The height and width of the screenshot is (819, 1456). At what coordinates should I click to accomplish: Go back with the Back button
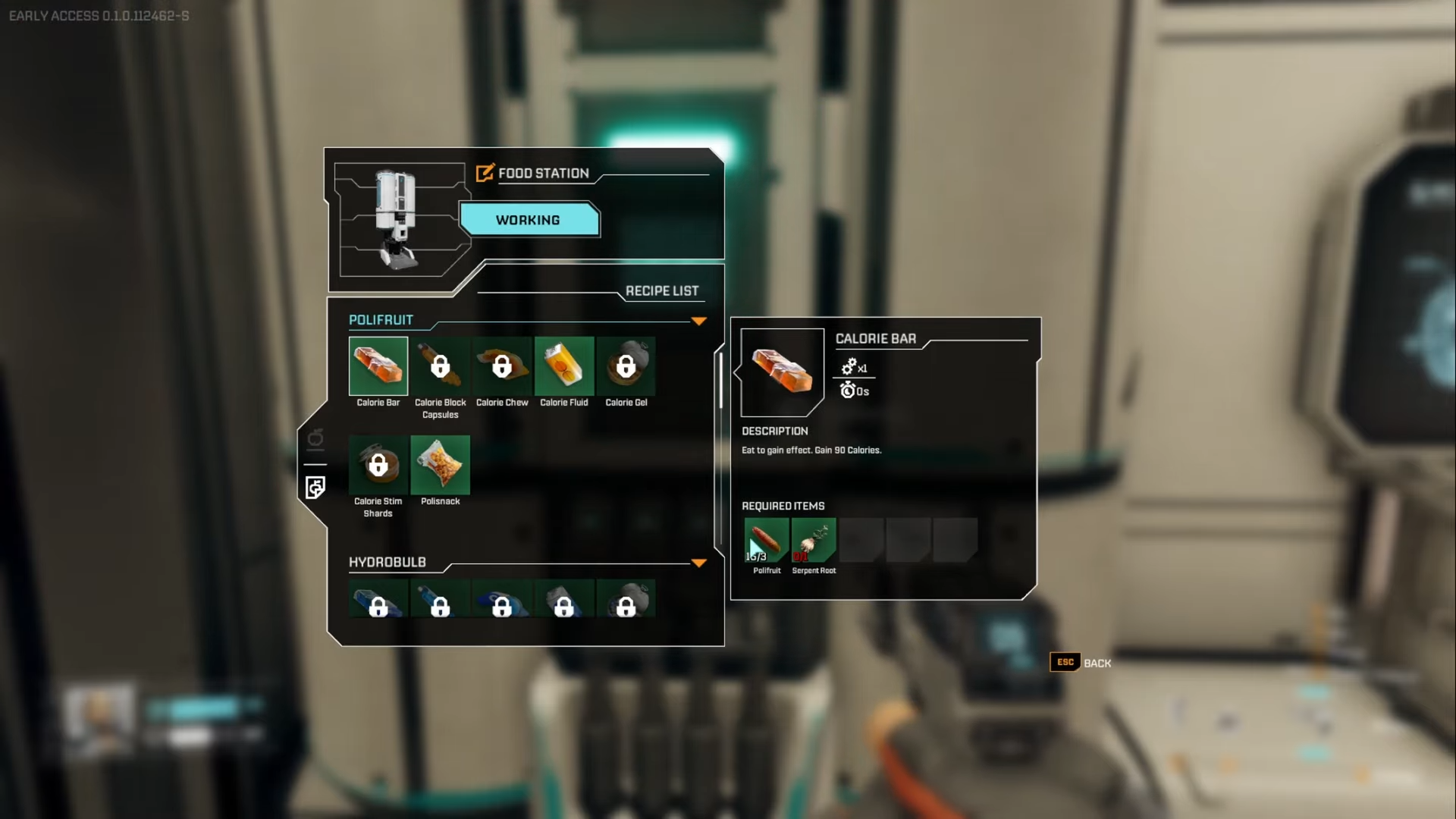coord(1081,663)
